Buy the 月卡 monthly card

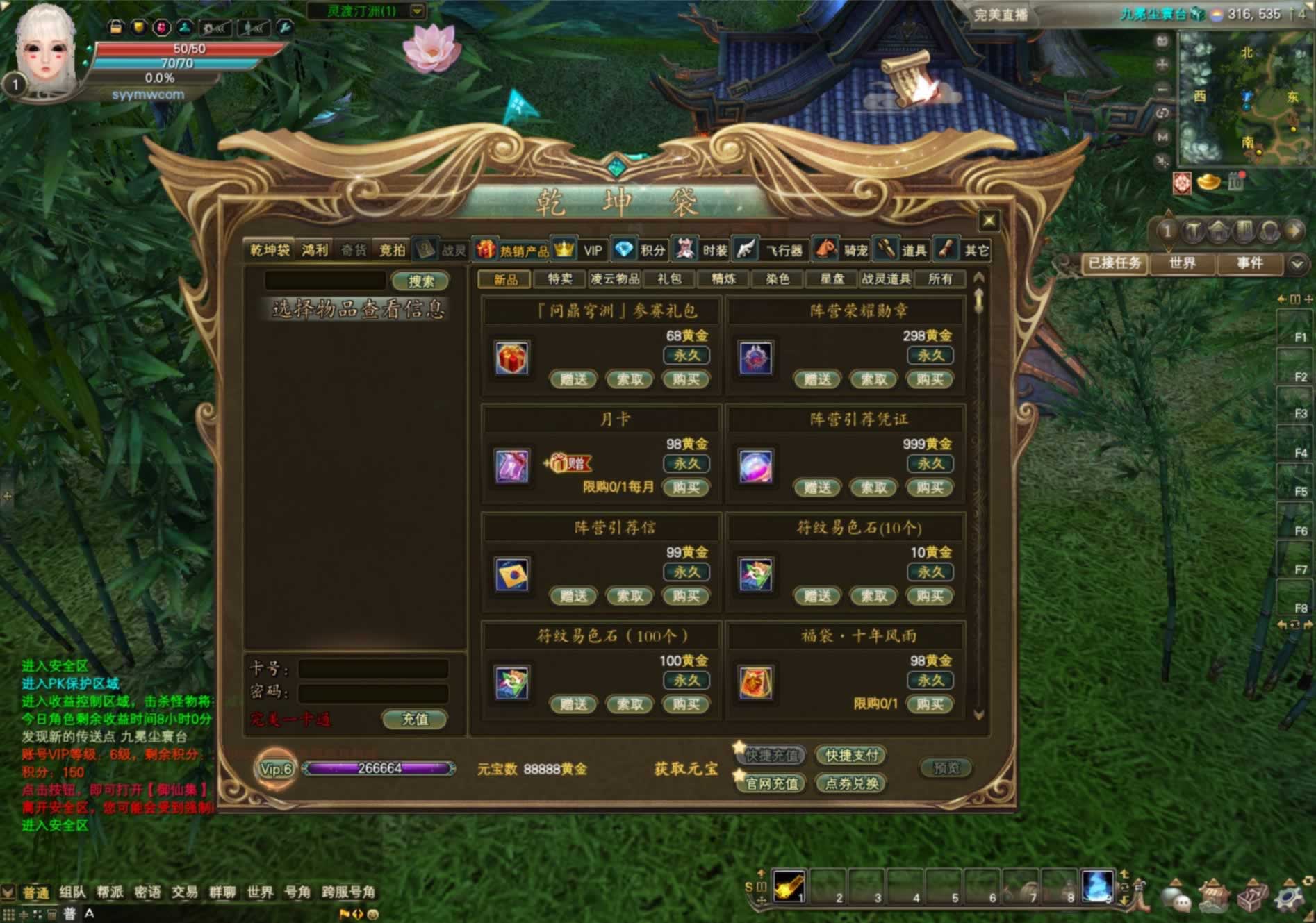click(686, 488)
